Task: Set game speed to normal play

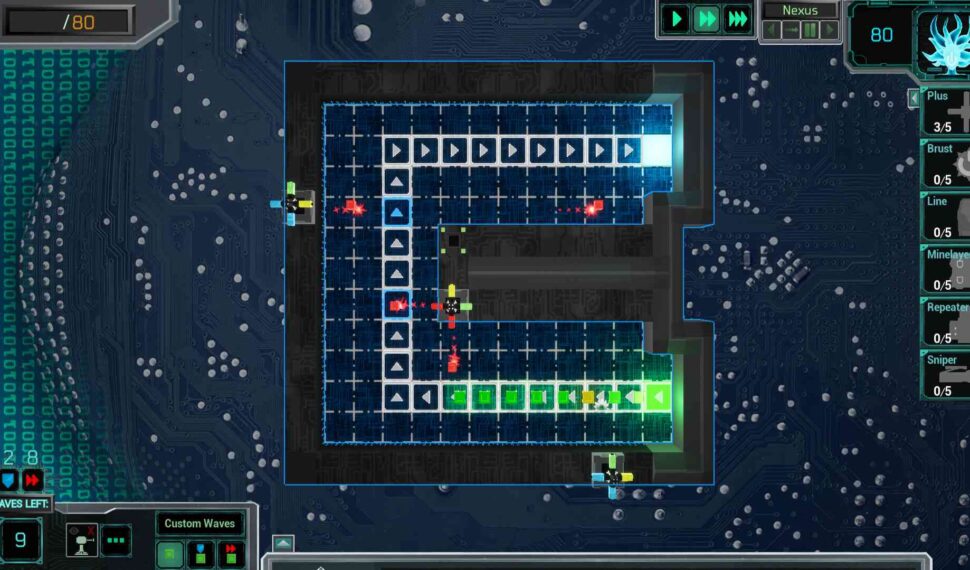Action: tap(676, 19)
